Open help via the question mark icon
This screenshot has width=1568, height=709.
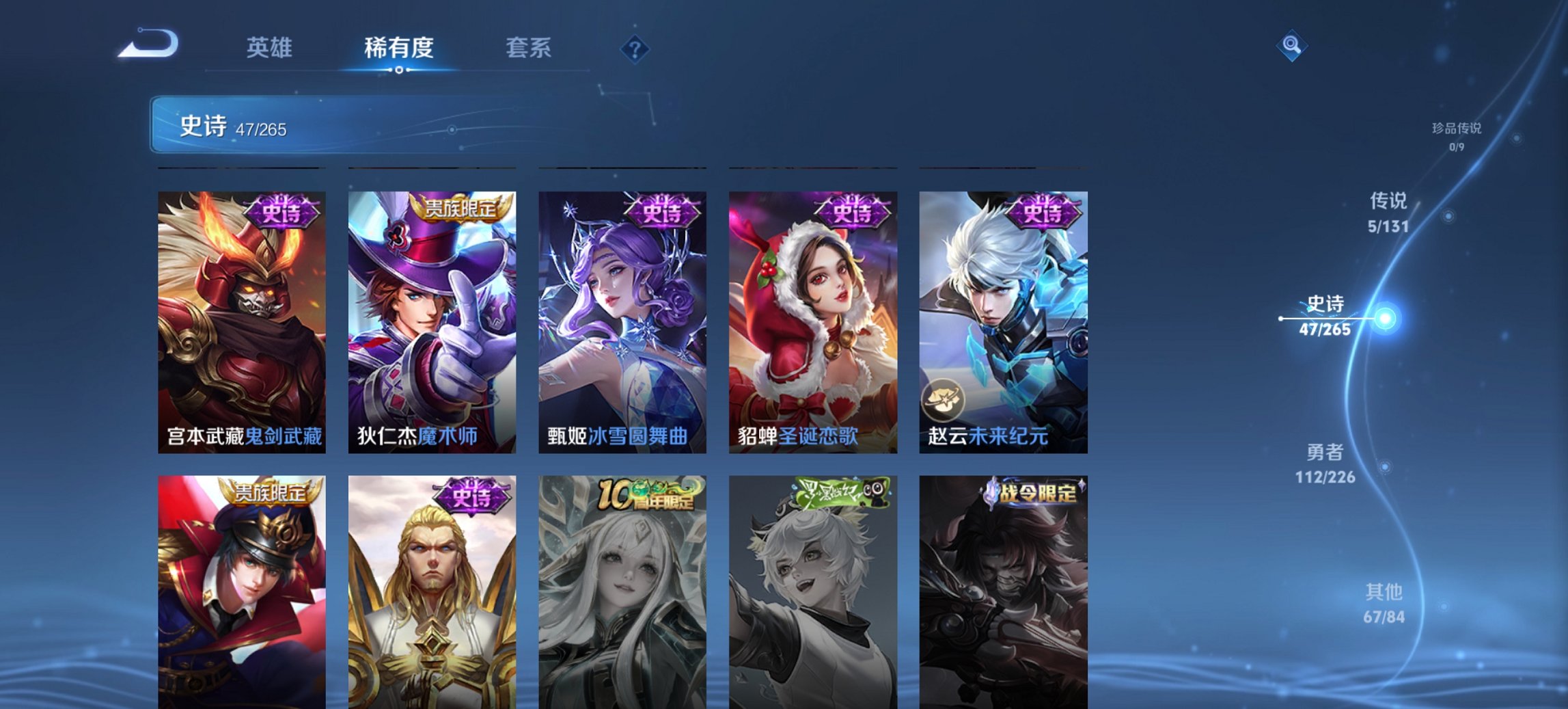[635, 48]
